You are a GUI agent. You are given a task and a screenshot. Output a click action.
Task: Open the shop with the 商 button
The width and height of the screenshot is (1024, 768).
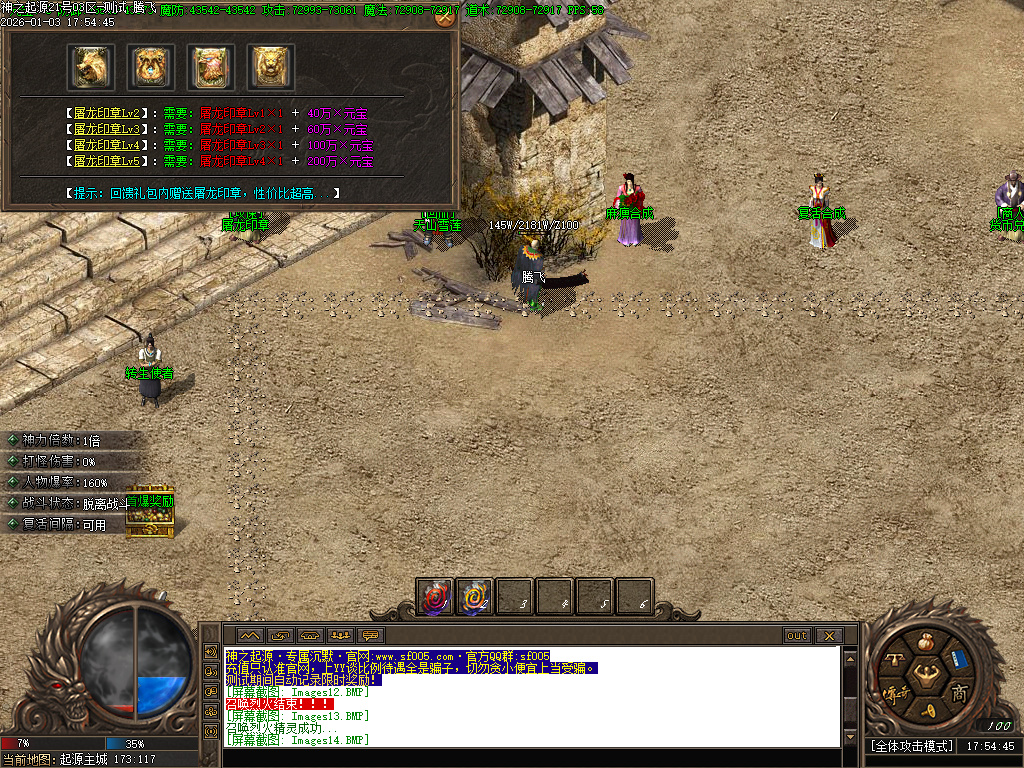(958, 693)
